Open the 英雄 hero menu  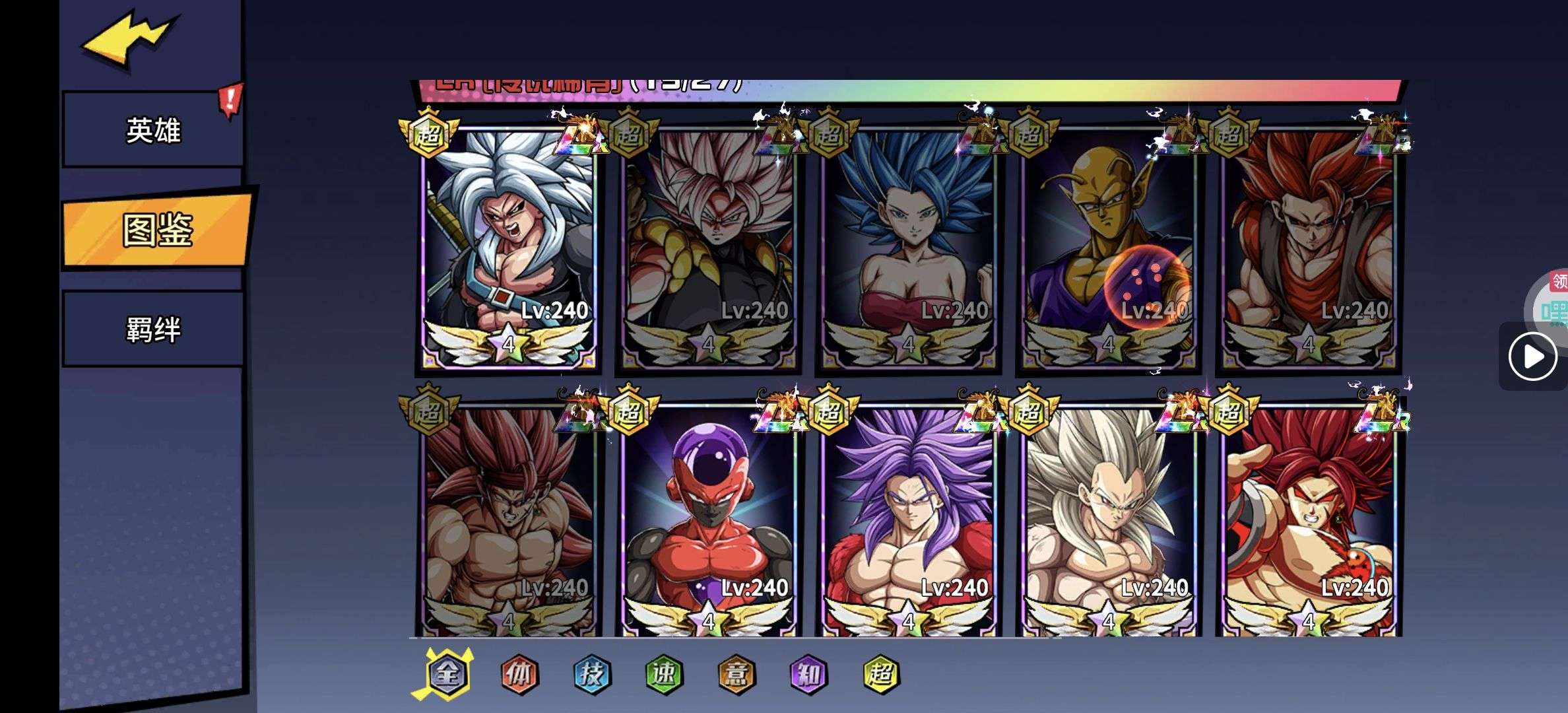(153, 130)
